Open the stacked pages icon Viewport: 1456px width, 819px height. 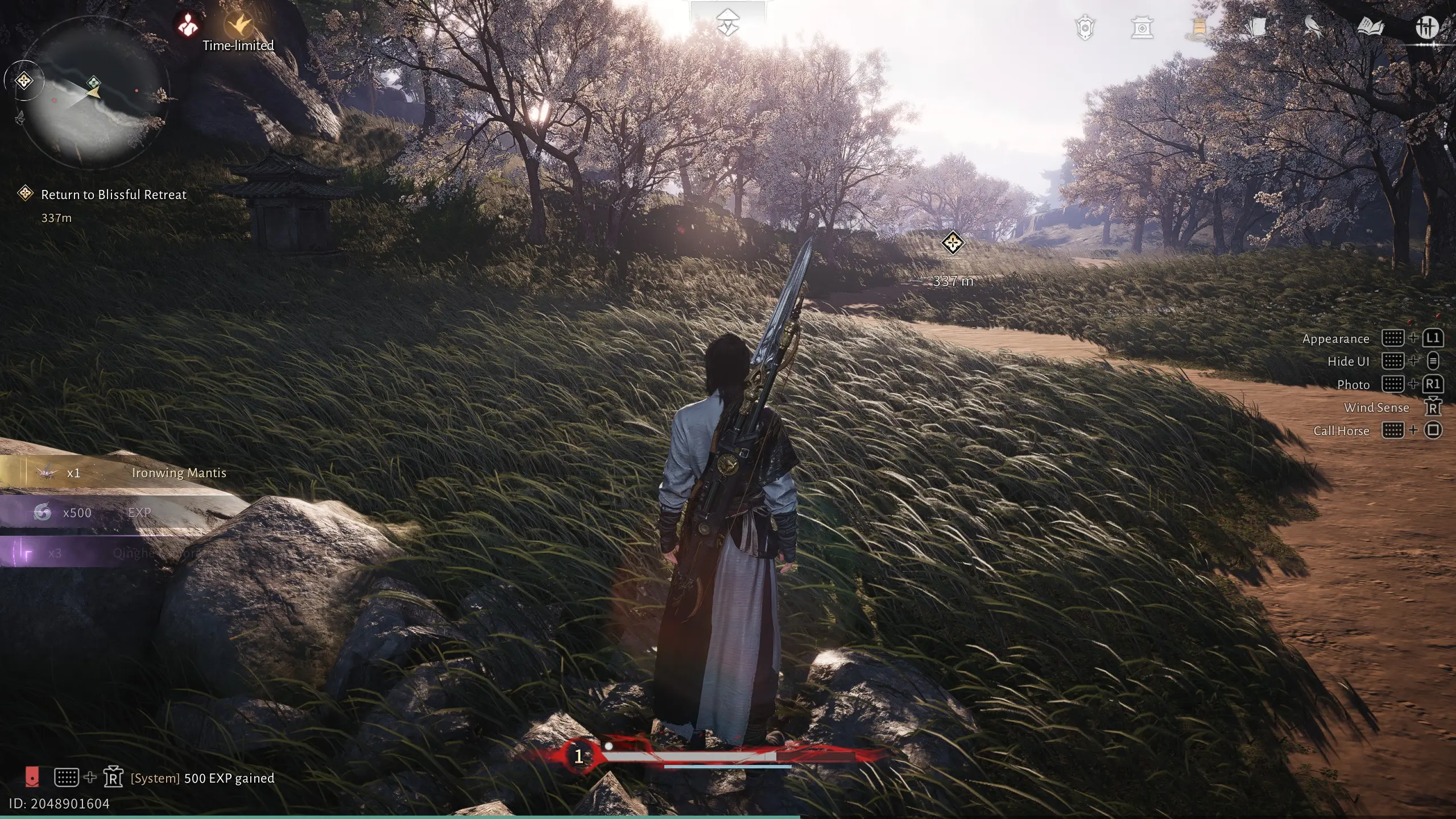1256,28
